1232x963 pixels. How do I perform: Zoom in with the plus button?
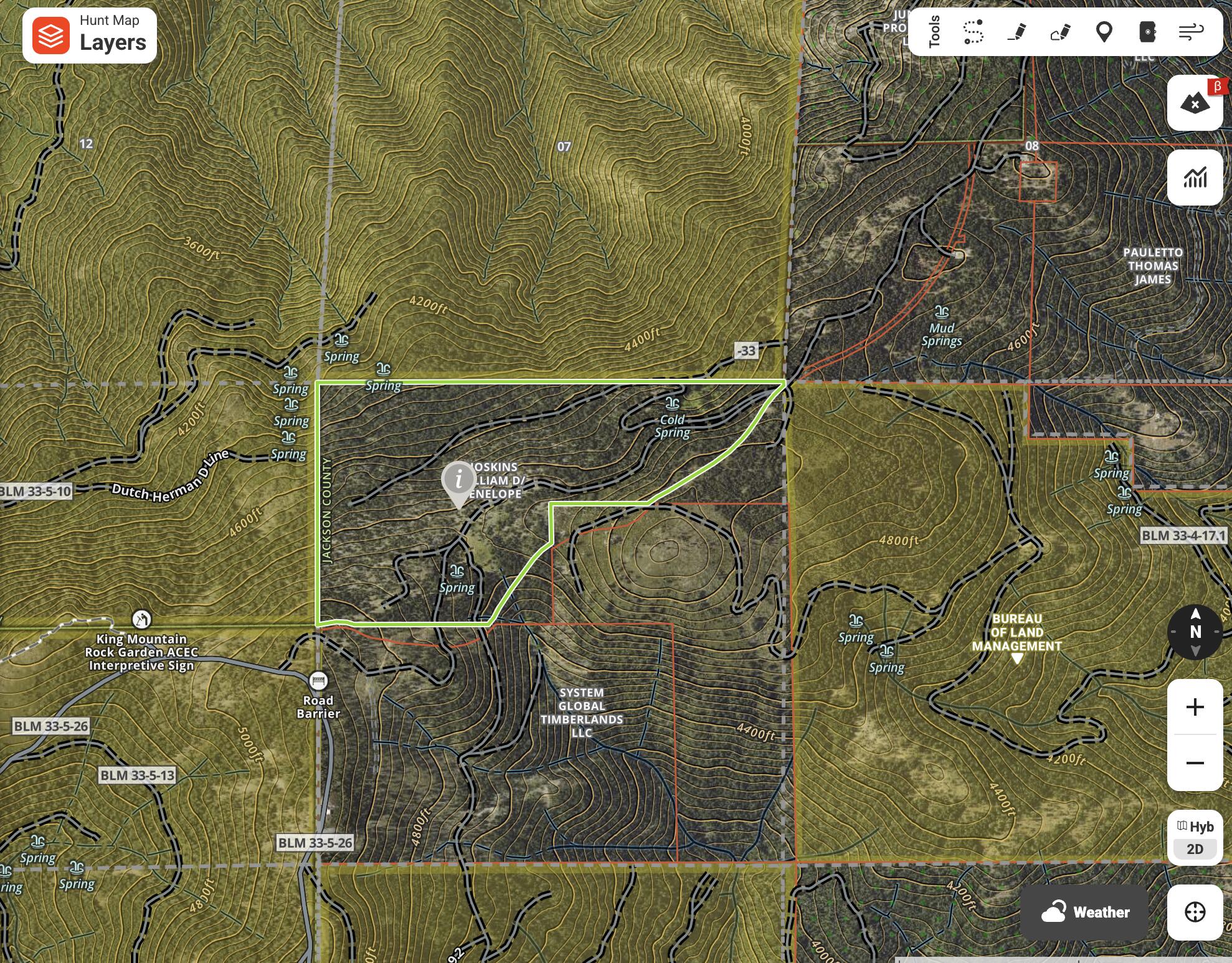click(x=1195, y=707)
